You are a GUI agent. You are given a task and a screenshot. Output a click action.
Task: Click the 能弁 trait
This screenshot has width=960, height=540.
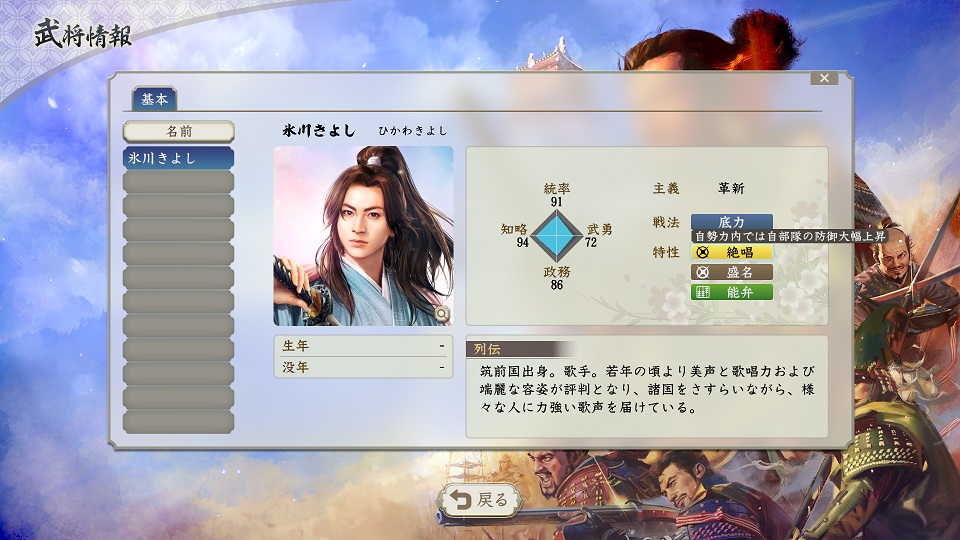click(x=731, y=292)
